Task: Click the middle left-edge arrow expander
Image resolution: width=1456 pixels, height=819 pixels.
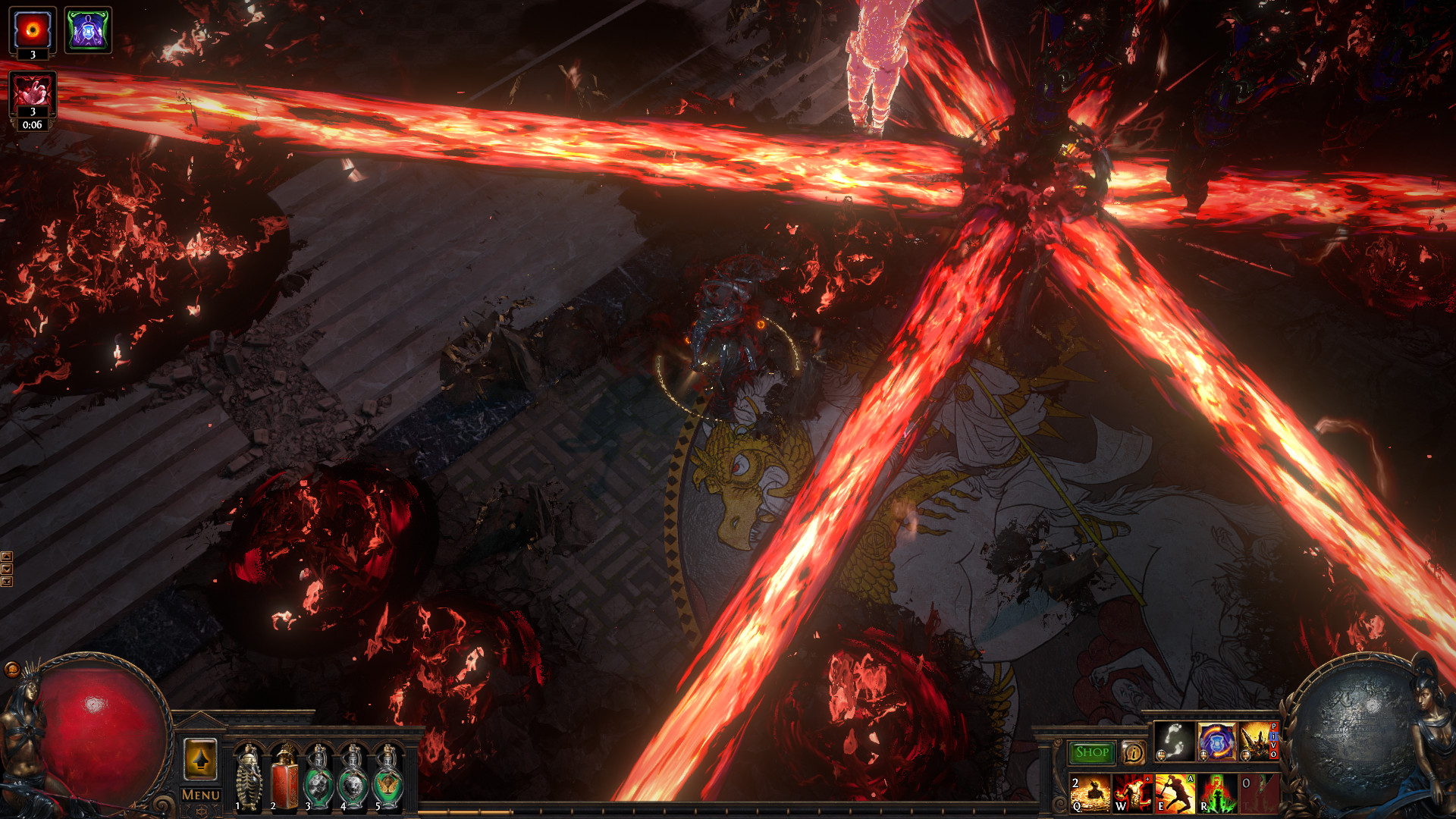Action: [7, 569]
